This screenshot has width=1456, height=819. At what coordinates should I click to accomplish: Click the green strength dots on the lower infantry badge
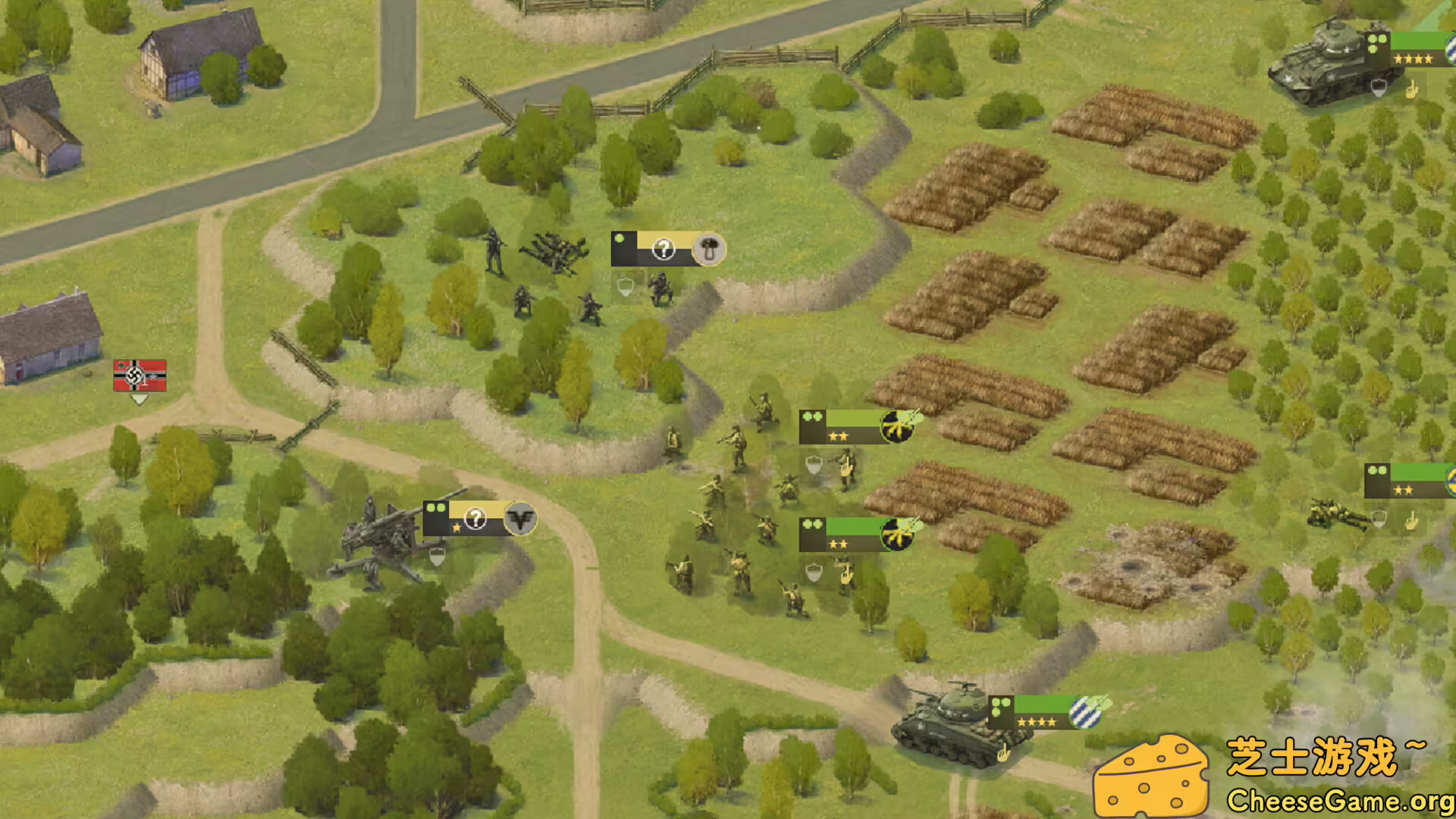(x=813, y=526)
